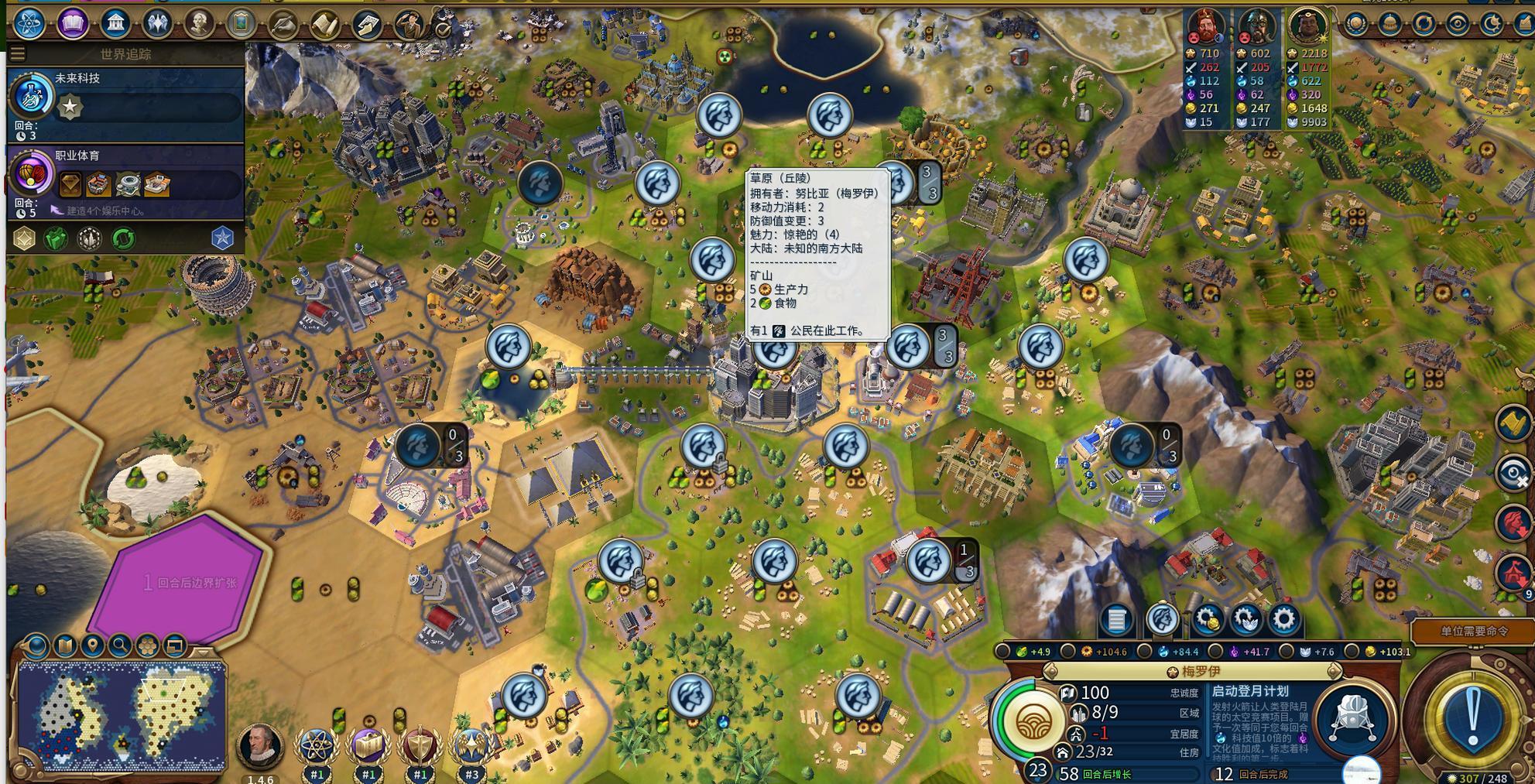Activate the exclamation-mark next action button
This screenshot has width=1535, height=784.
(x=1472, y=716)
